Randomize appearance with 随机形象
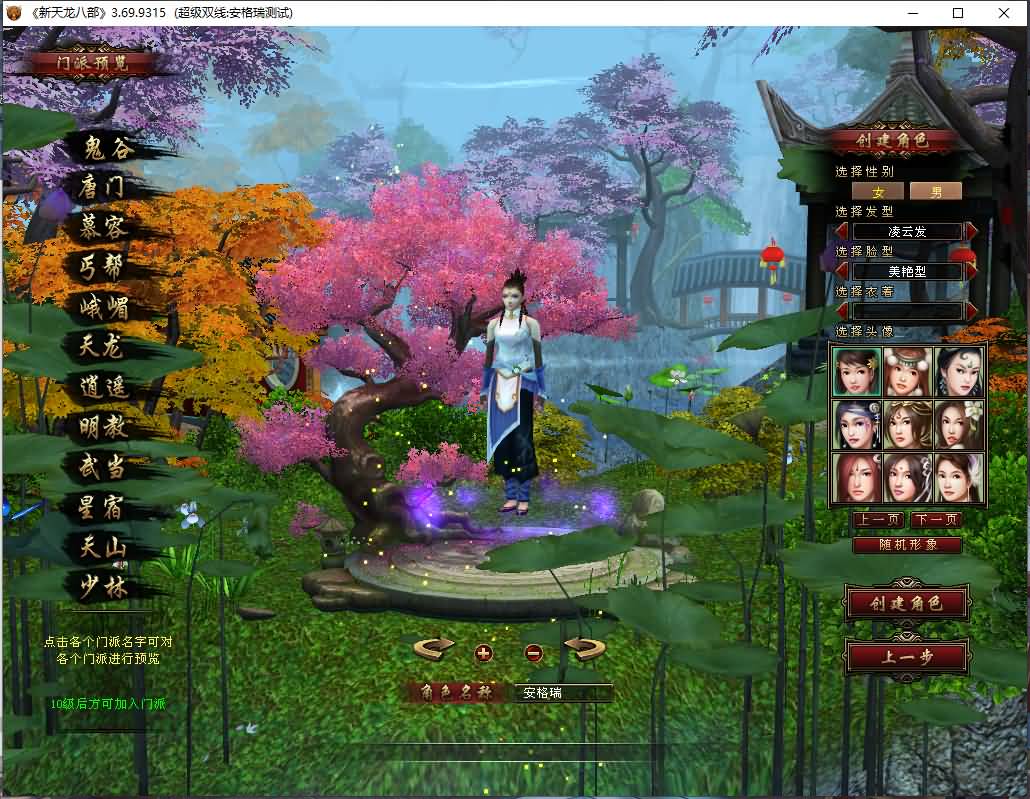Image resolution: width=1030 pixels, height=799 pixels. [x=907, y=545]
